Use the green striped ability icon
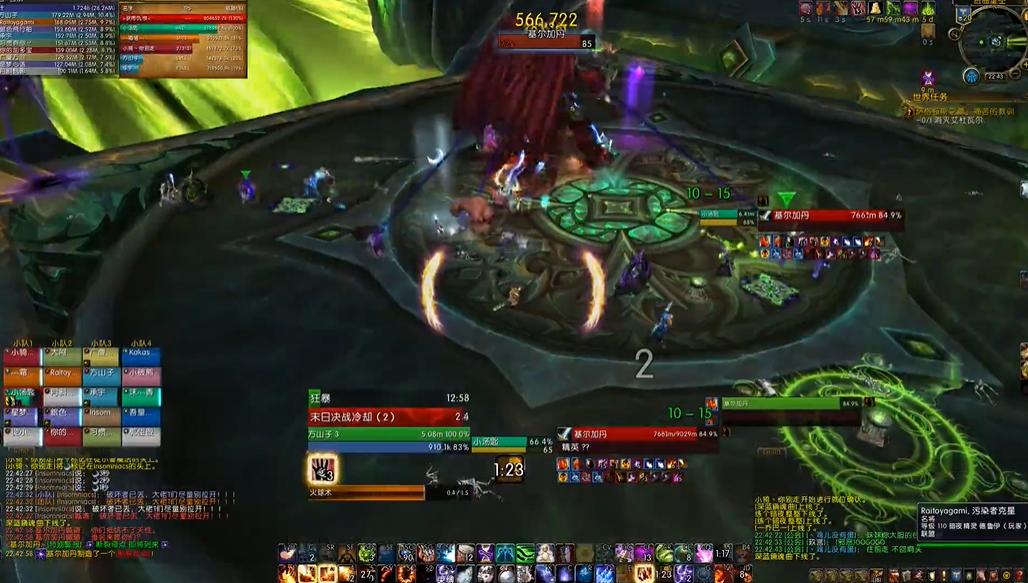This screenshot has height=583, width=1028. point(525,553)
